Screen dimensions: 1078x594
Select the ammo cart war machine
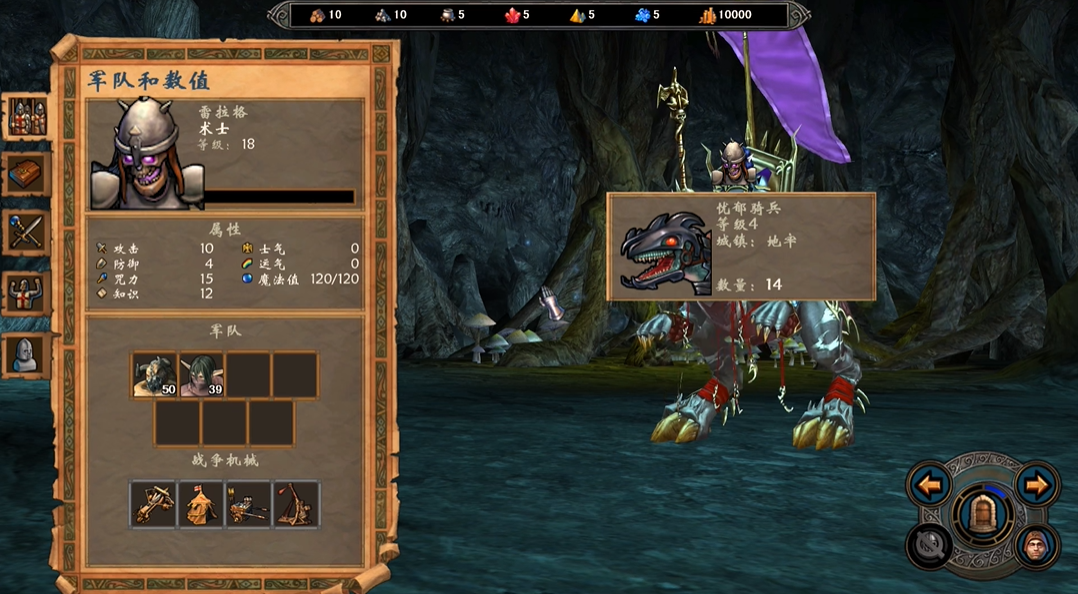tap(248, 504)
